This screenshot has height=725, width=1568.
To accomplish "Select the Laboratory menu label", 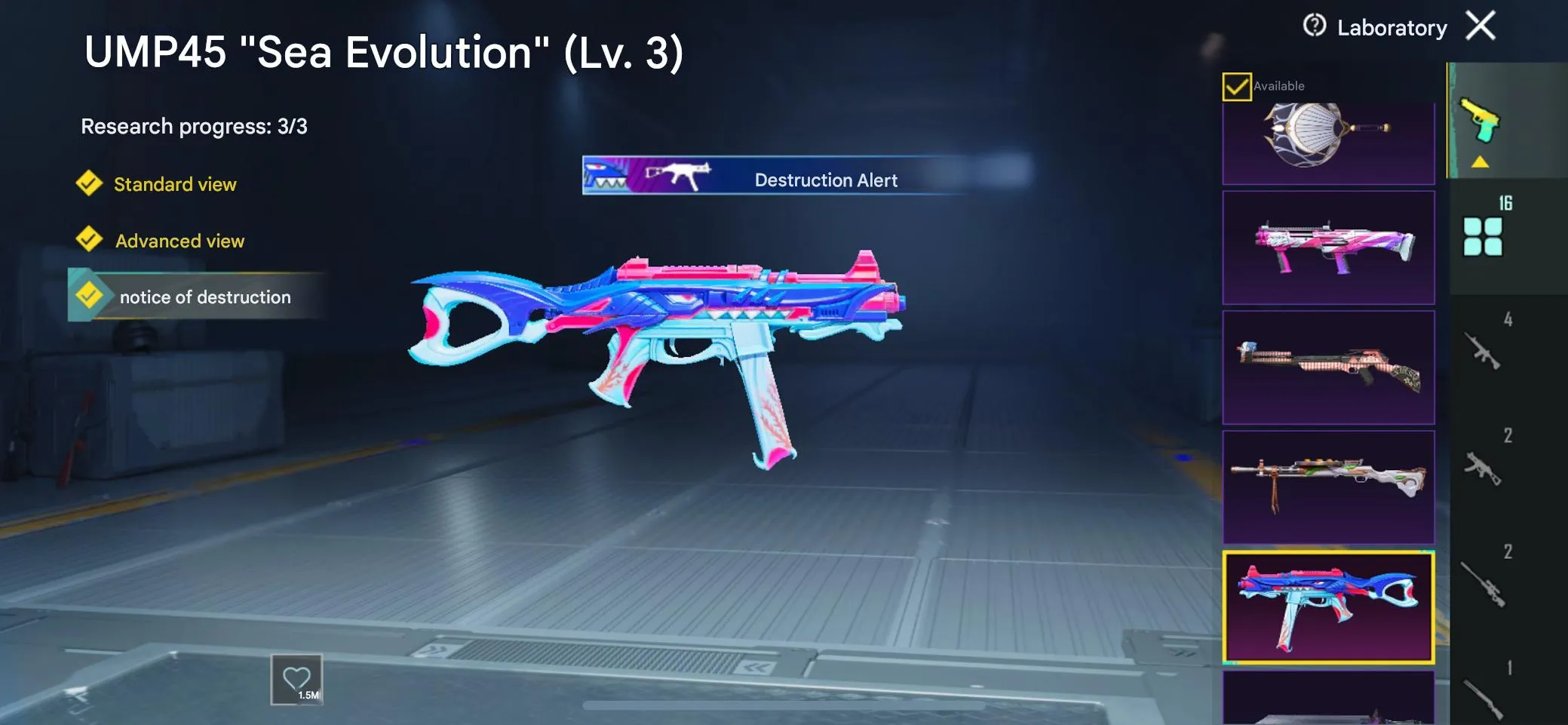I will (x=1392, y=27).
